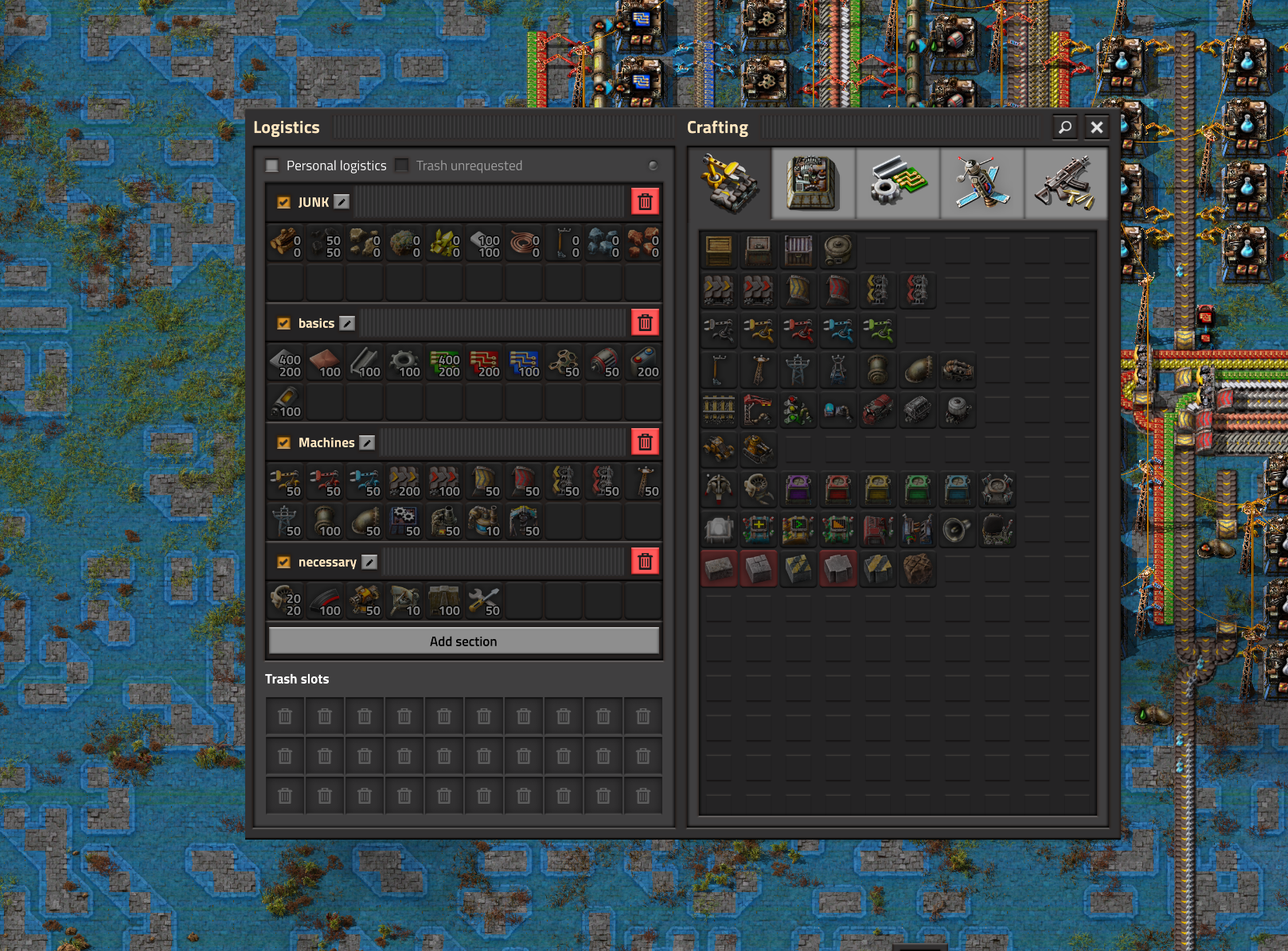The width and height of the screenshot is (1288, 951).
Task: Click an empty trash slot
Action: coord(284,715)
